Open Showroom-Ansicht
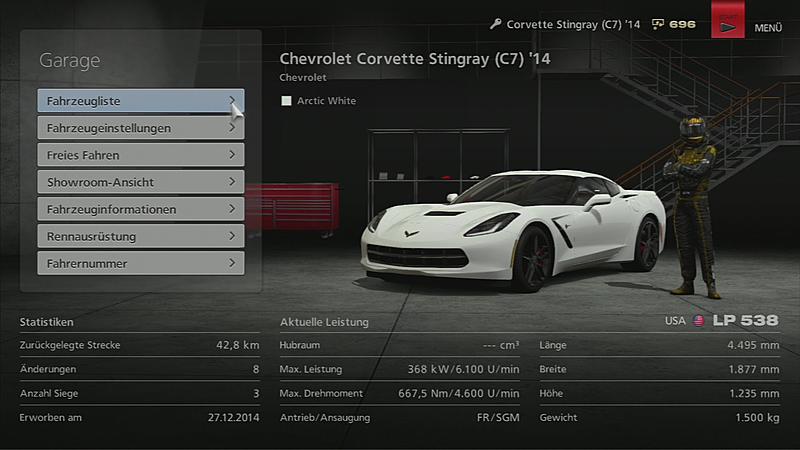Screen dimensions: 800x450 point(140,182)
